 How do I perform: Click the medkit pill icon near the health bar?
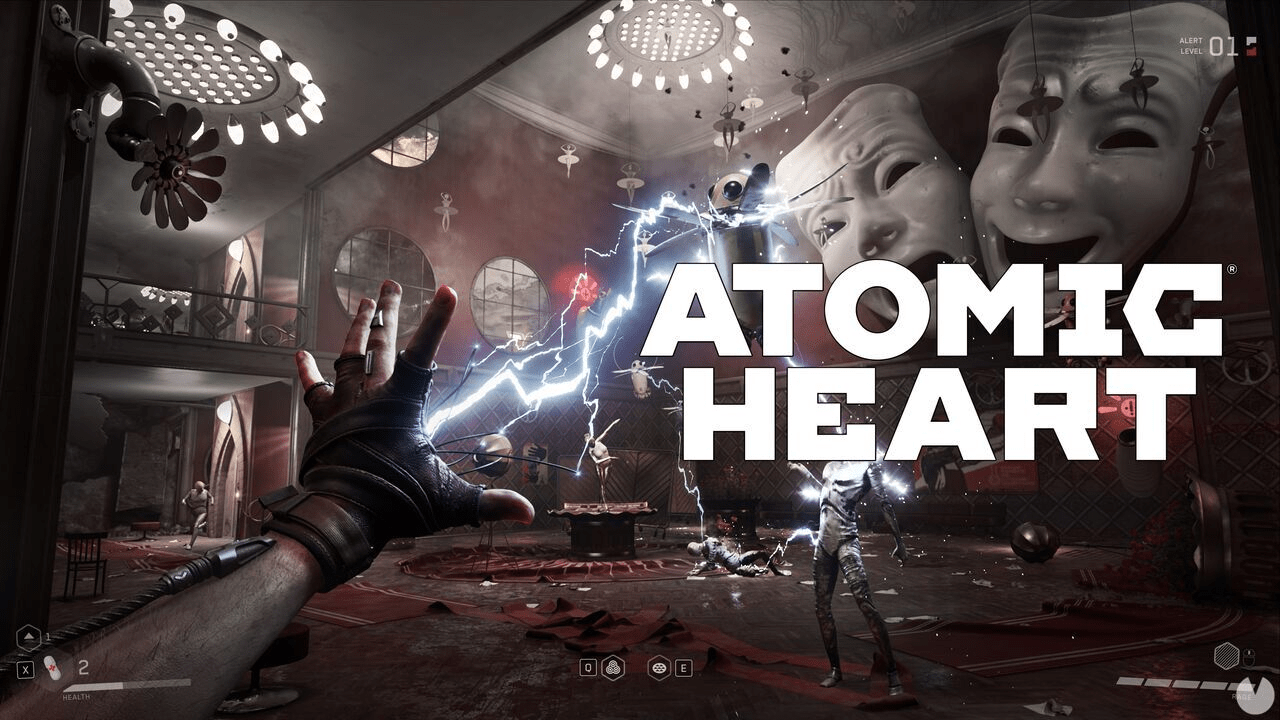53,668
